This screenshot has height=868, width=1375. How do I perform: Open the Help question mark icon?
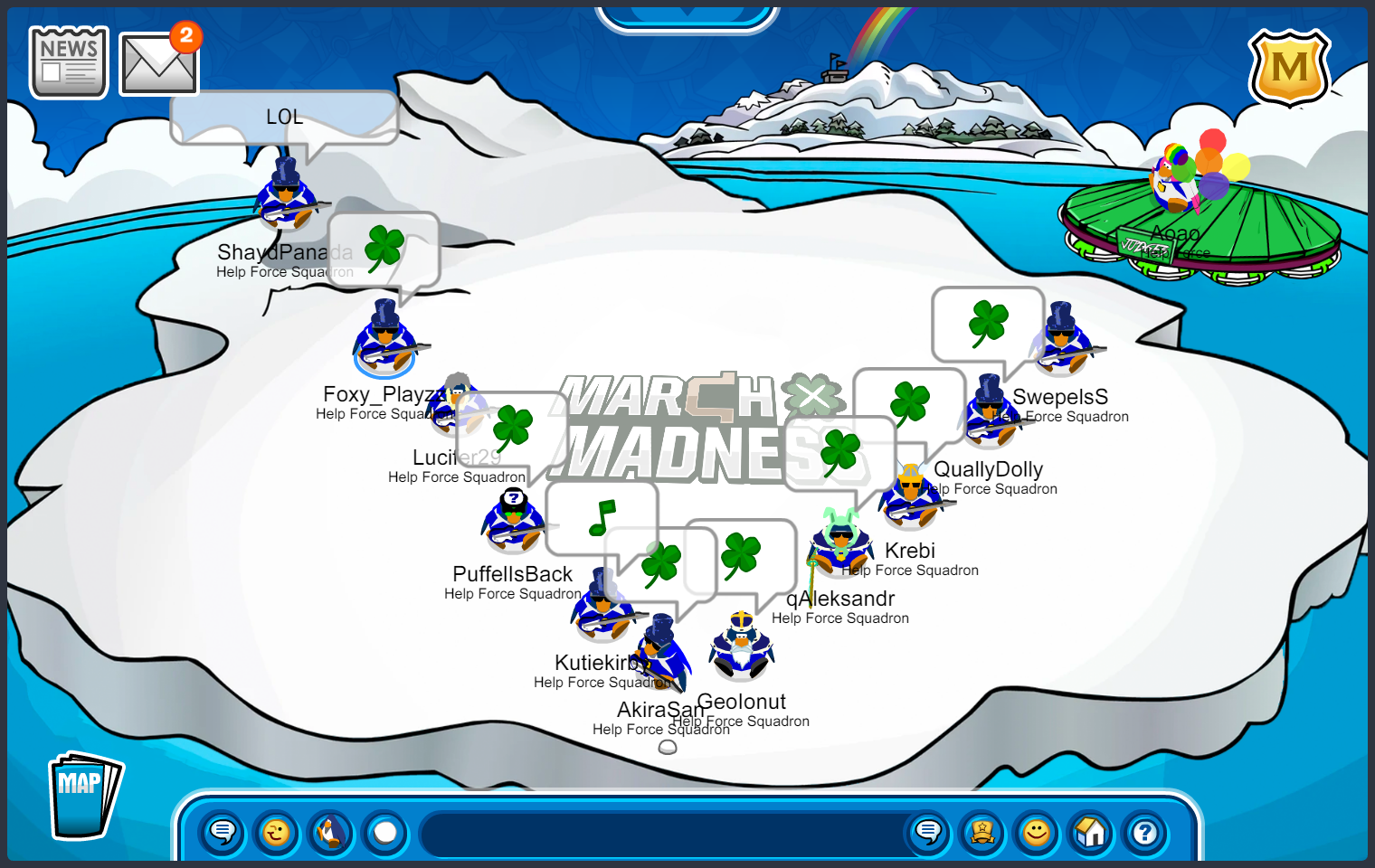1144,834
